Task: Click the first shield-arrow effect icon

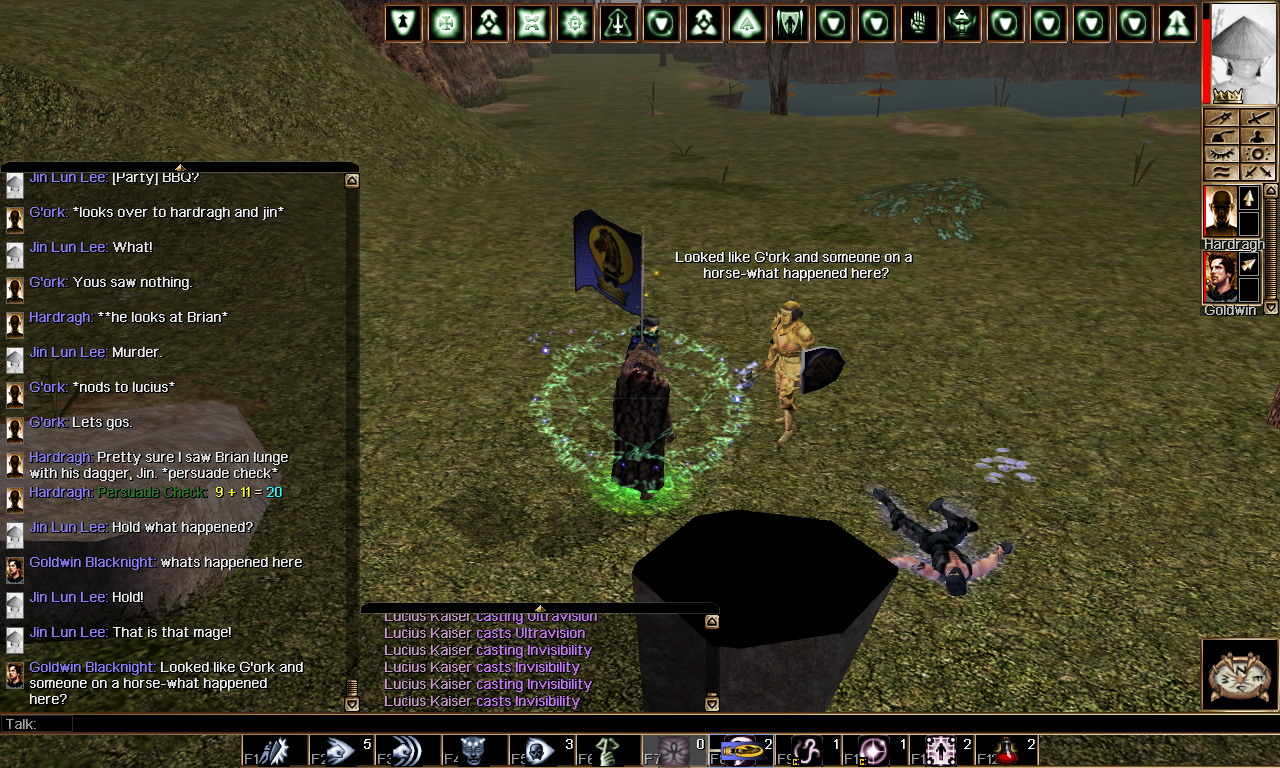Action: (403, 23)
